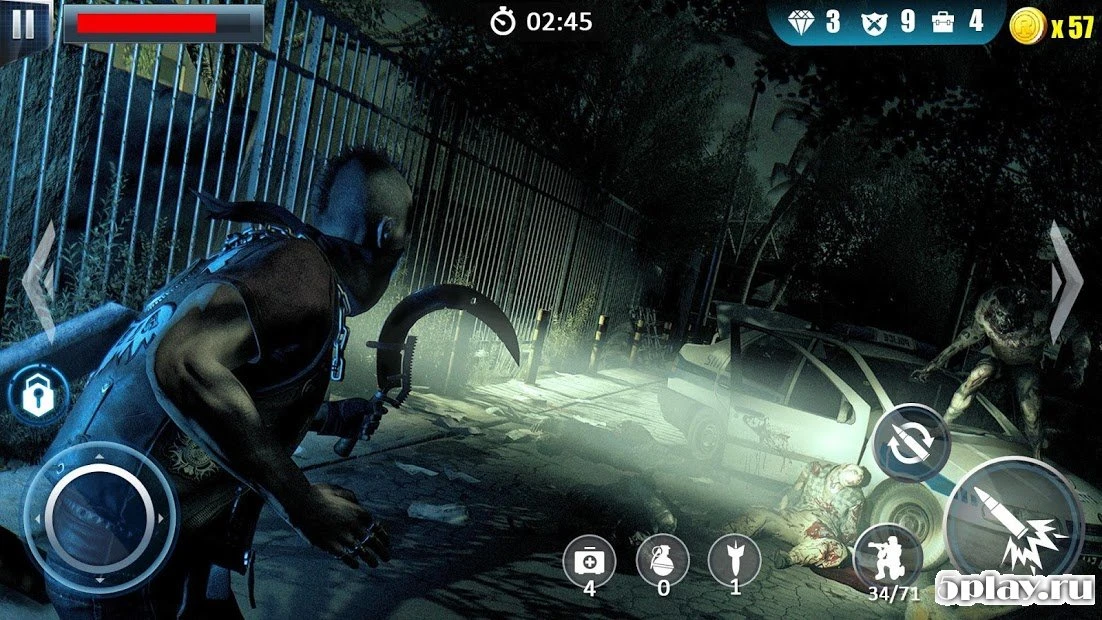This screenshot has height=620, width=1102.
Task: Throw a grenade using the grenade icon
Action: (x=662, y=559)
